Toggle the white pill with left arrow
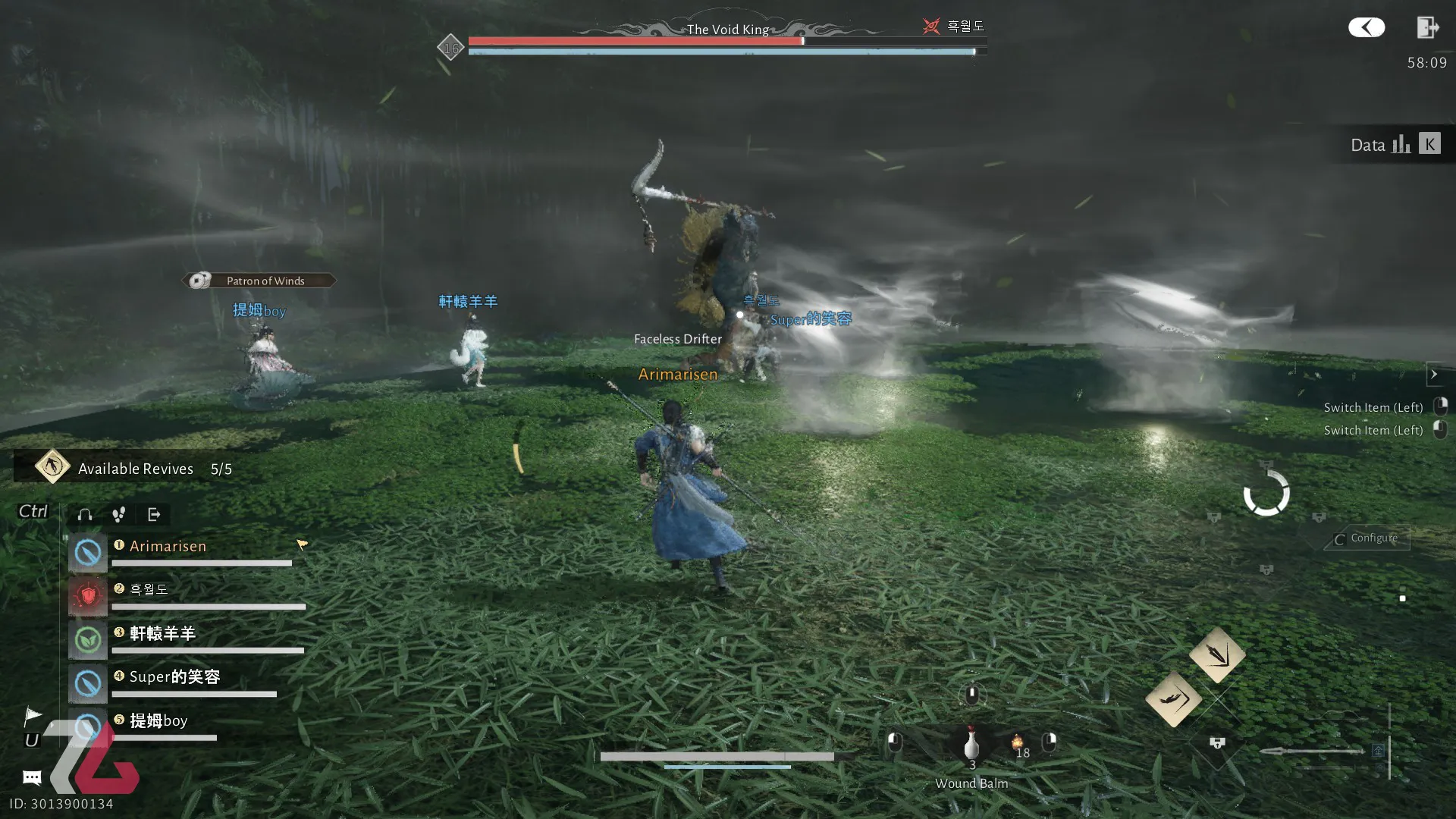Screen dimensions: 1456x819 click(x=1367, y=28)
